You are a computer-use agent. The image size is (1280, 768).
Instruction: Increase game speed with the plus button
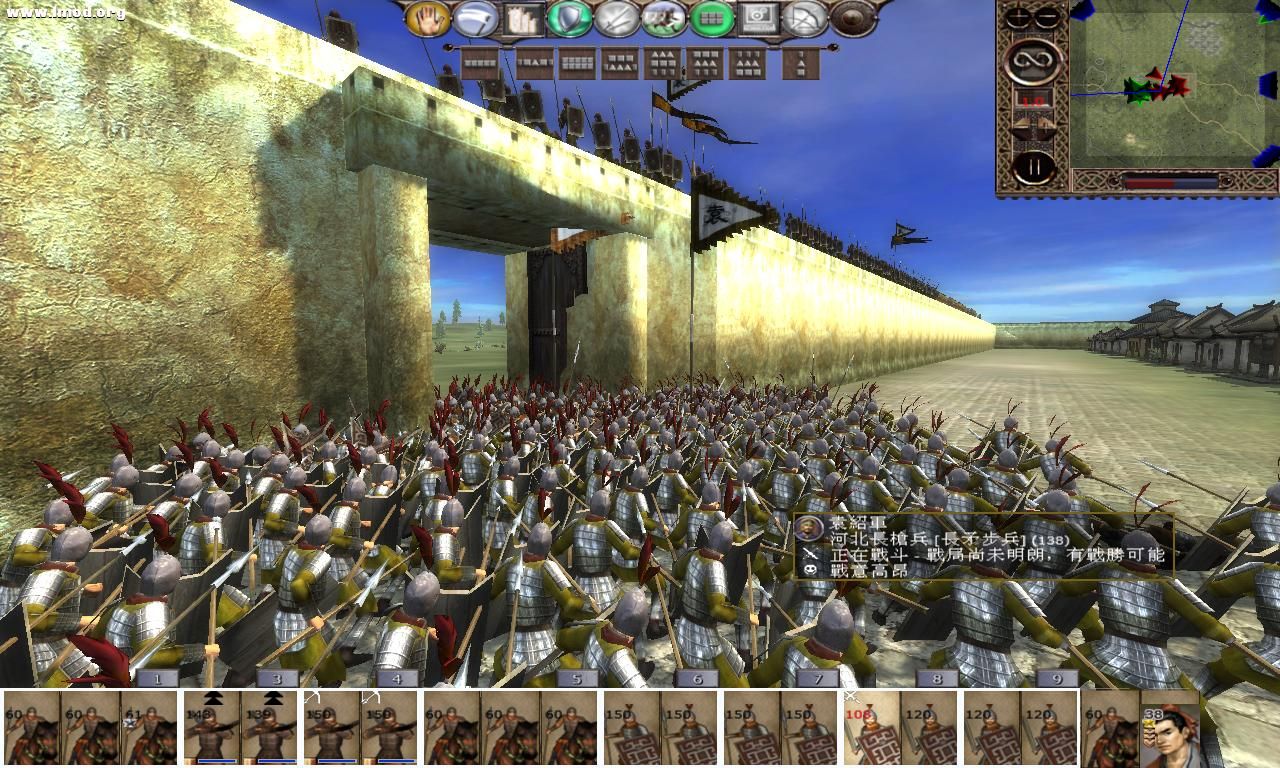pyautogui.click(x=1016, y=14)
